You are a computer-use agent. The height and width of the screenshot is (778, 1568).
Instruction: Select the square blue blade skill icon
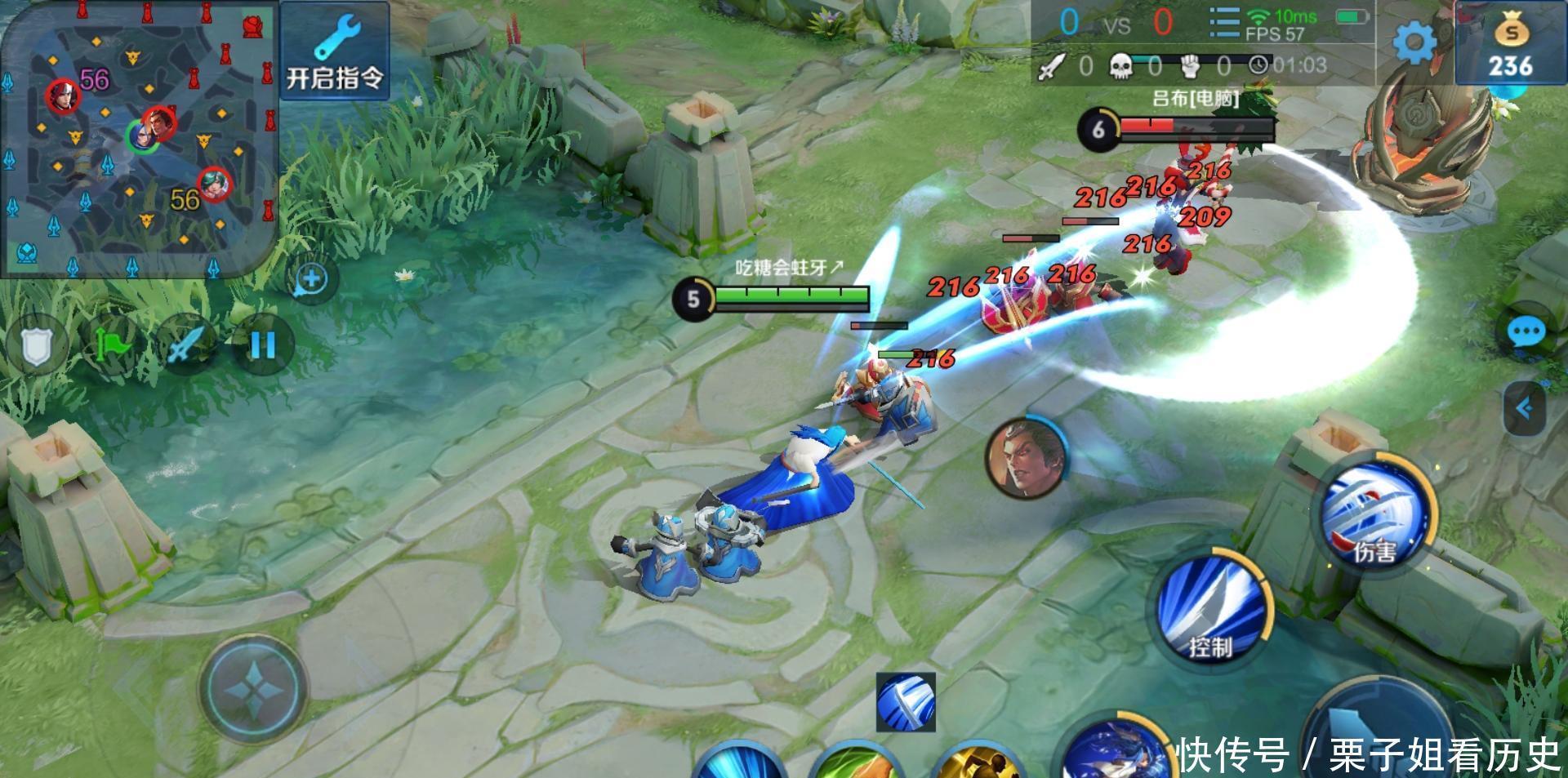(905, 702)
